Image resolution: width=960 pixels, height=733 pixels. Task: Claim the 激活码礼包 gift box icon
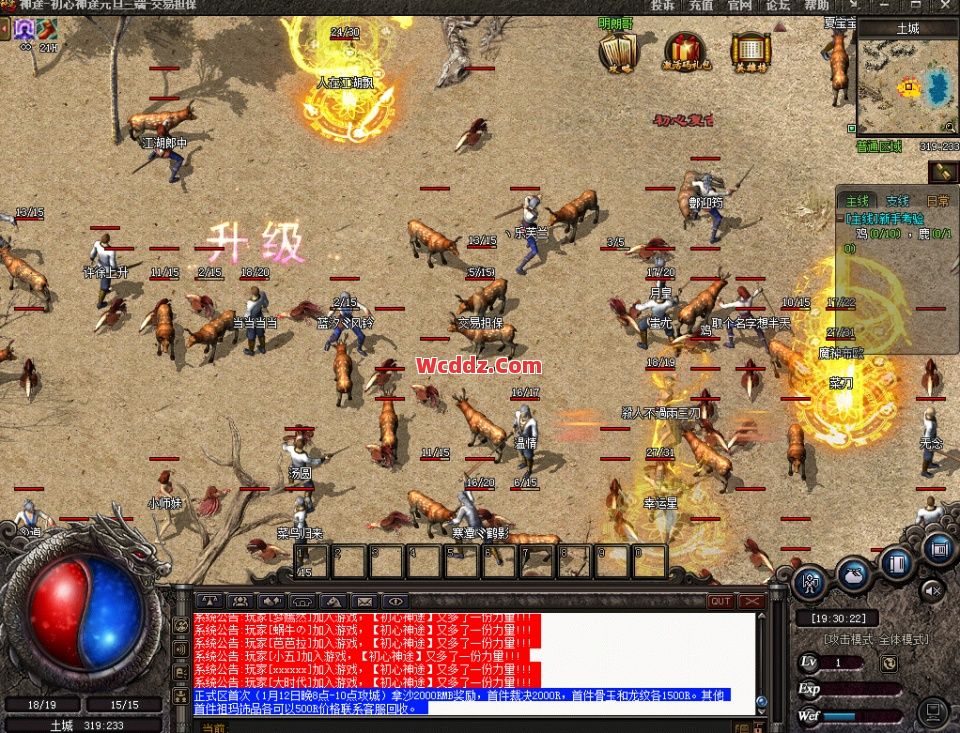point(687,50)
